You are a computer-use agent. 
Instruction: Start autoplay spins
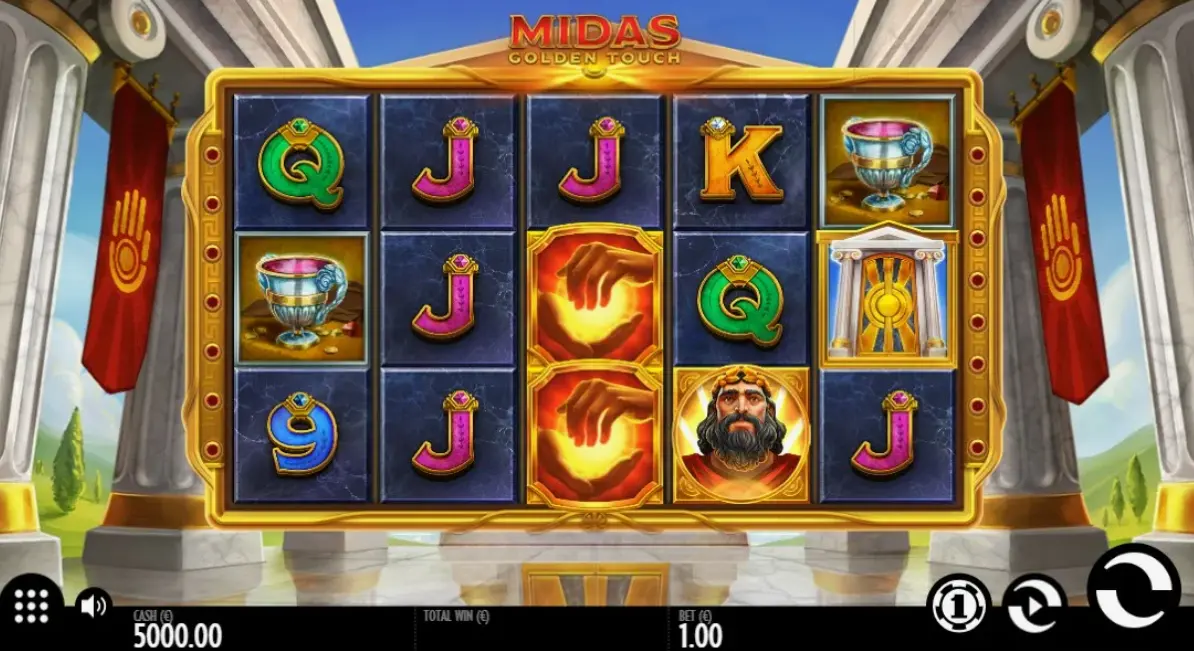coord(1033,605)
